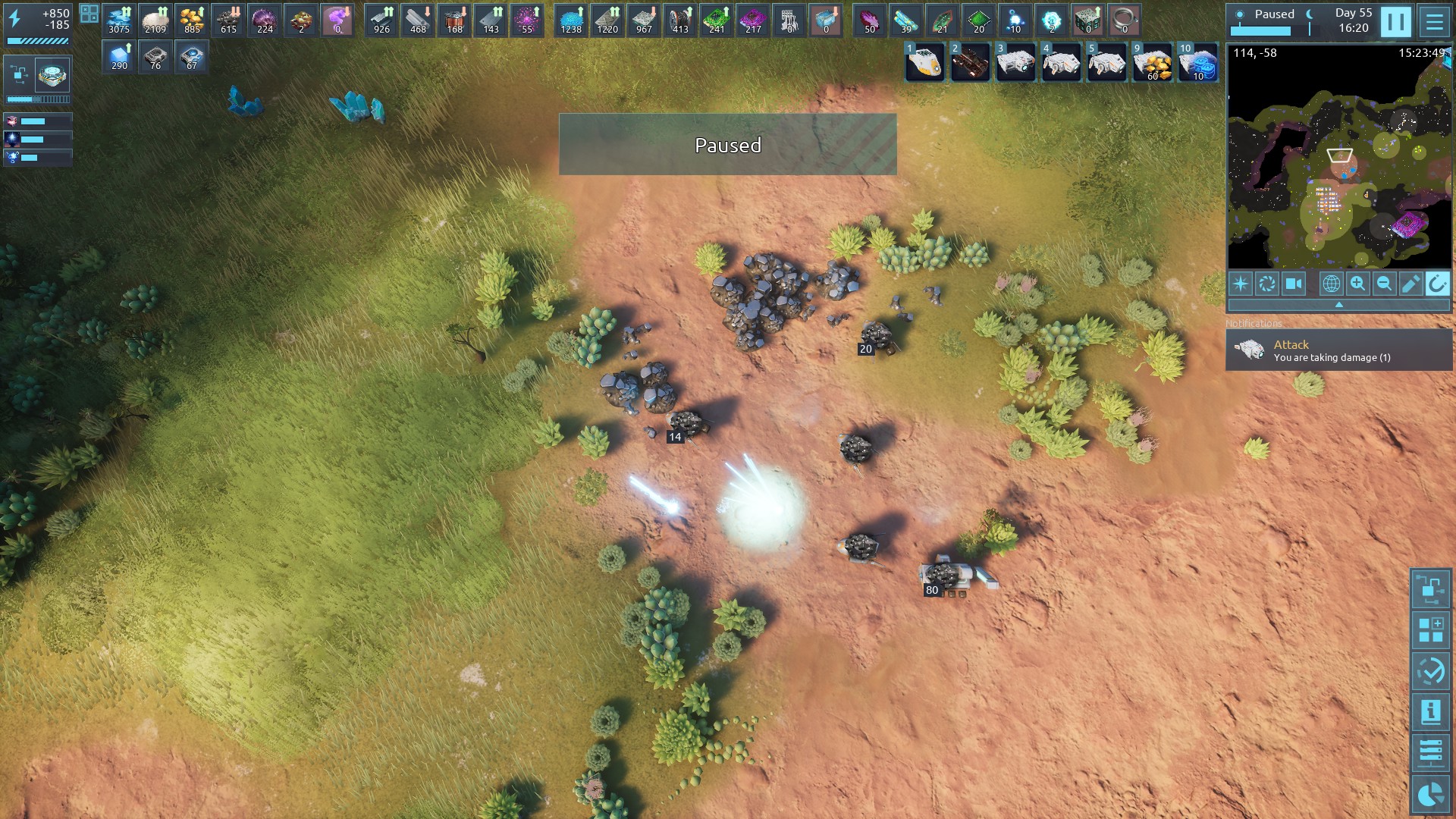Toggle the magnet button under the minimap
Viewport: 1456px width, 819px height.
(1437, 284)
